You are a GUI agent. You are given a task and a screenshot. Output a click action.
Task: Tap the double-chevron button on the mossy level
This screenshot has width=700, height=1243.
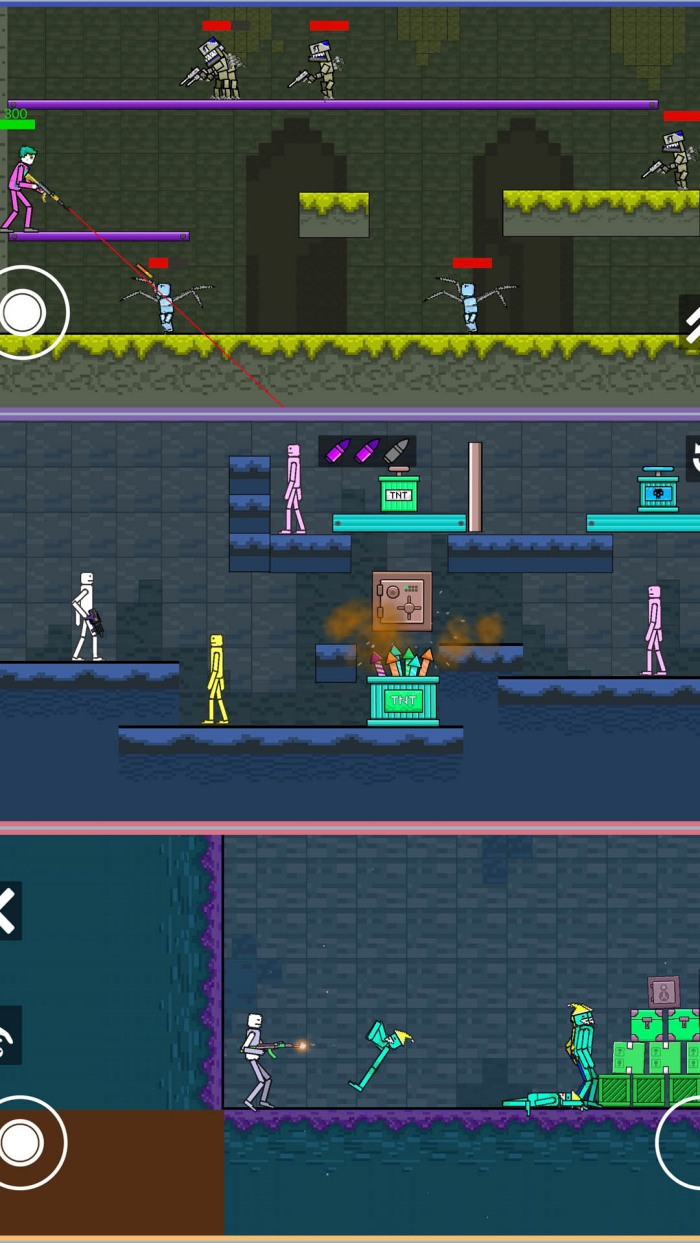[690, 321]
